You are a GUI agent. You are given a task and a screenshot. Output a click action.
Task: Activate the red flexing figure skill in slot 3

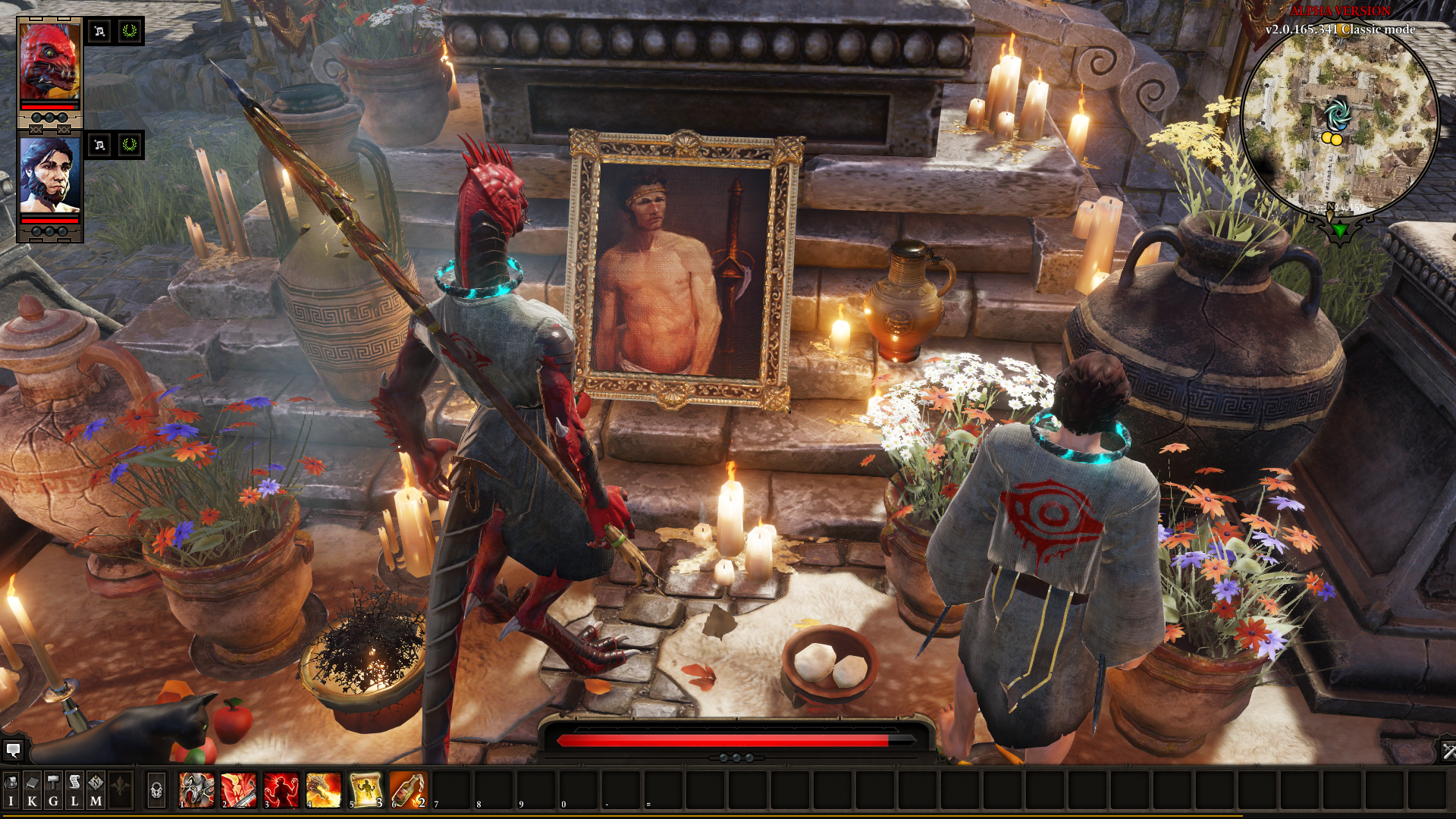(x=281, y=790)
